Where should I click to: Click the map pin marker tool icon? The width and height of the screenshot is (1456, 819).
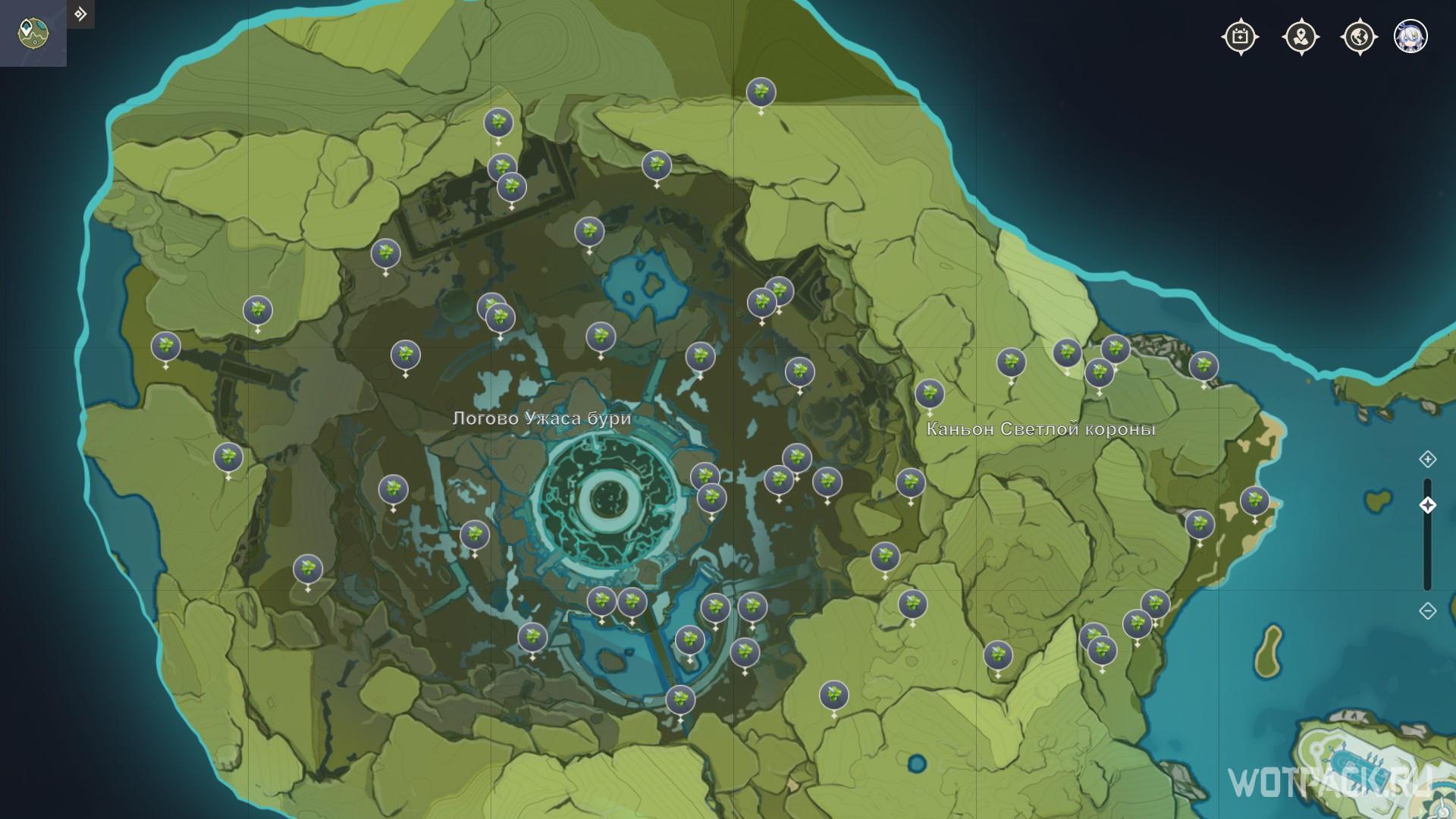coord(1301,36)
